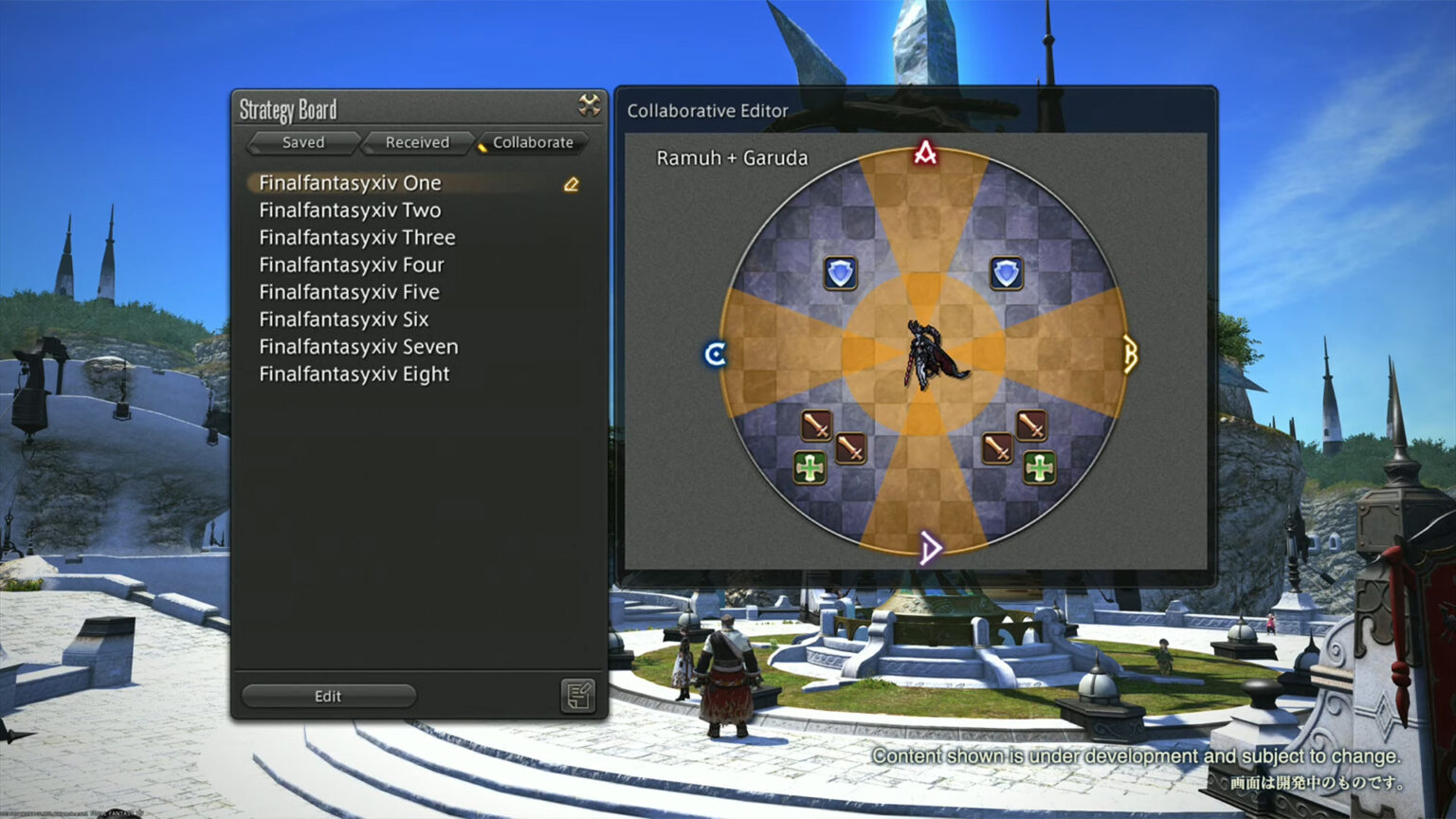
Task: Select waymark A at the top of the board
Action: [x=925, y=154]
